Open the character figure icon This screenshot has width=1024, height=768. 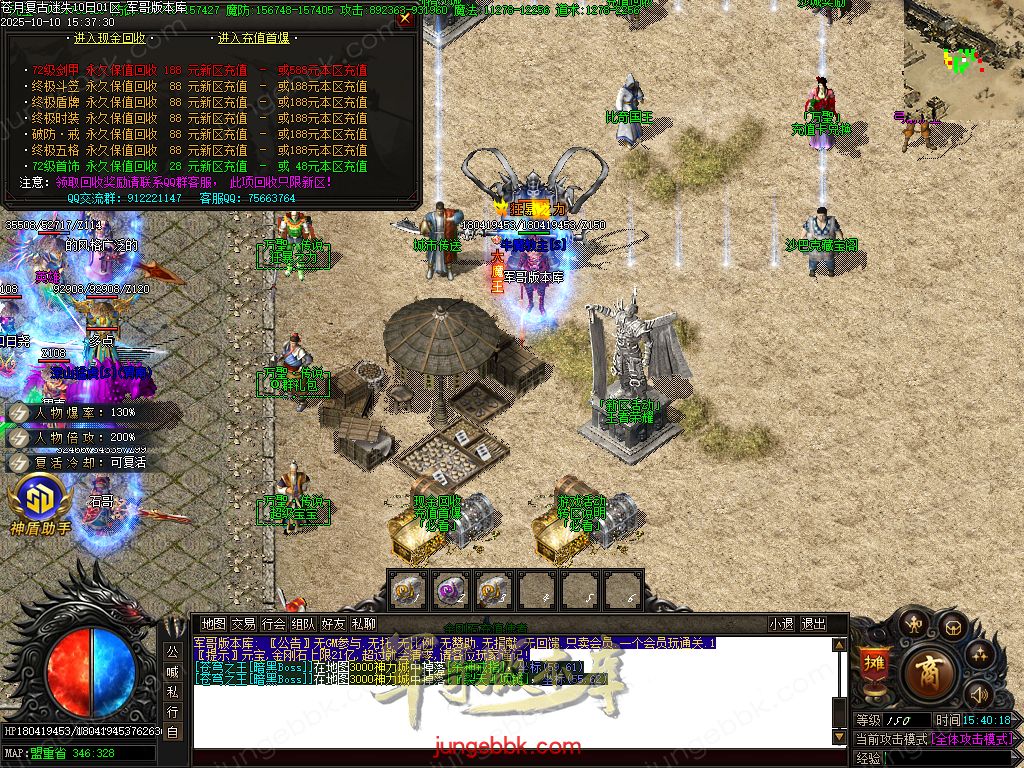pos(913,626)
